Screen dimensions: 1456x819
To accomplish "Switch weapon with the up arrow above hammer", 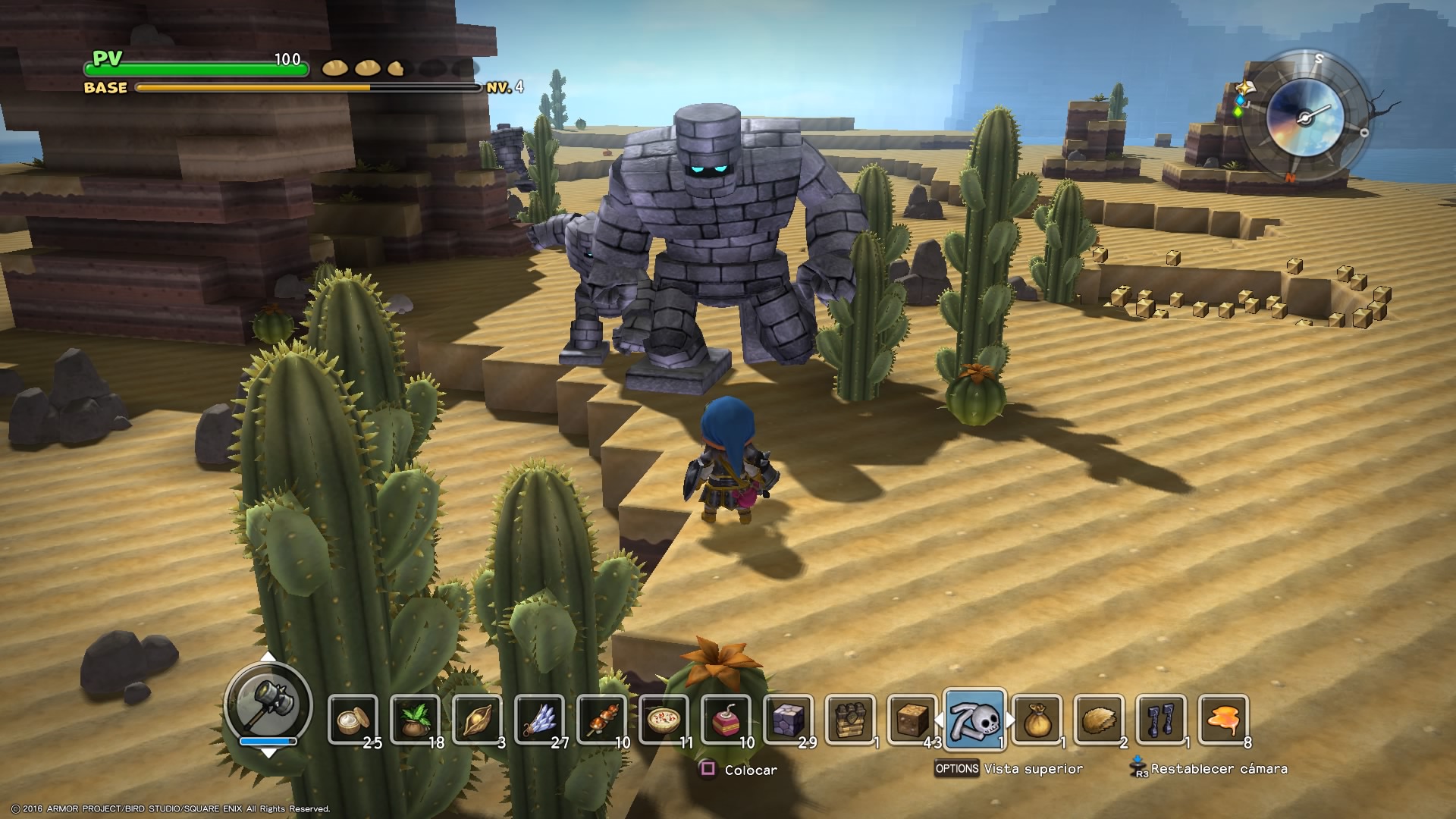I will point(268,657).
